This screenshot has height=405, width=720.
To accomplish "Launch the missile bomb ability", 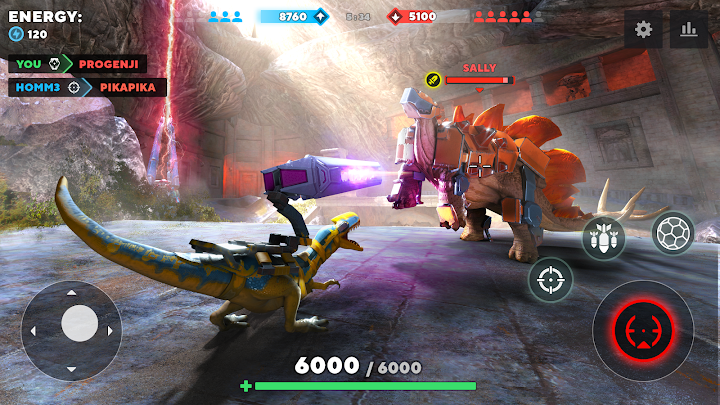I will (604, 238).
